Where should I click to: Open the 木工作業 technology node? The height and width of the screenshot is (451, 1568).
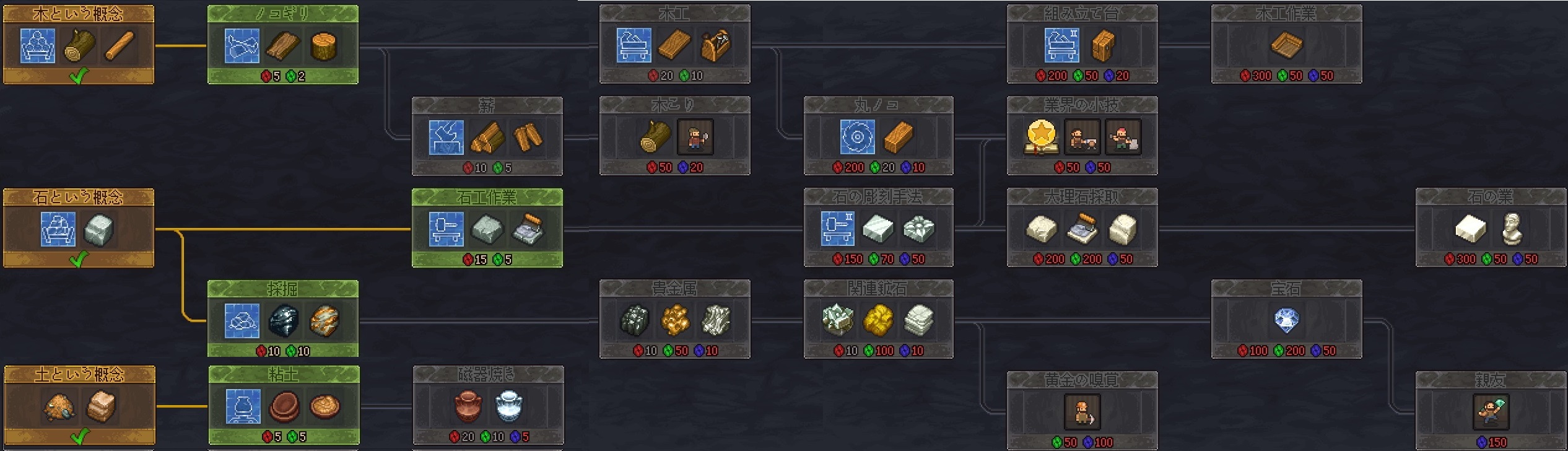click(x=1286, y=45)
